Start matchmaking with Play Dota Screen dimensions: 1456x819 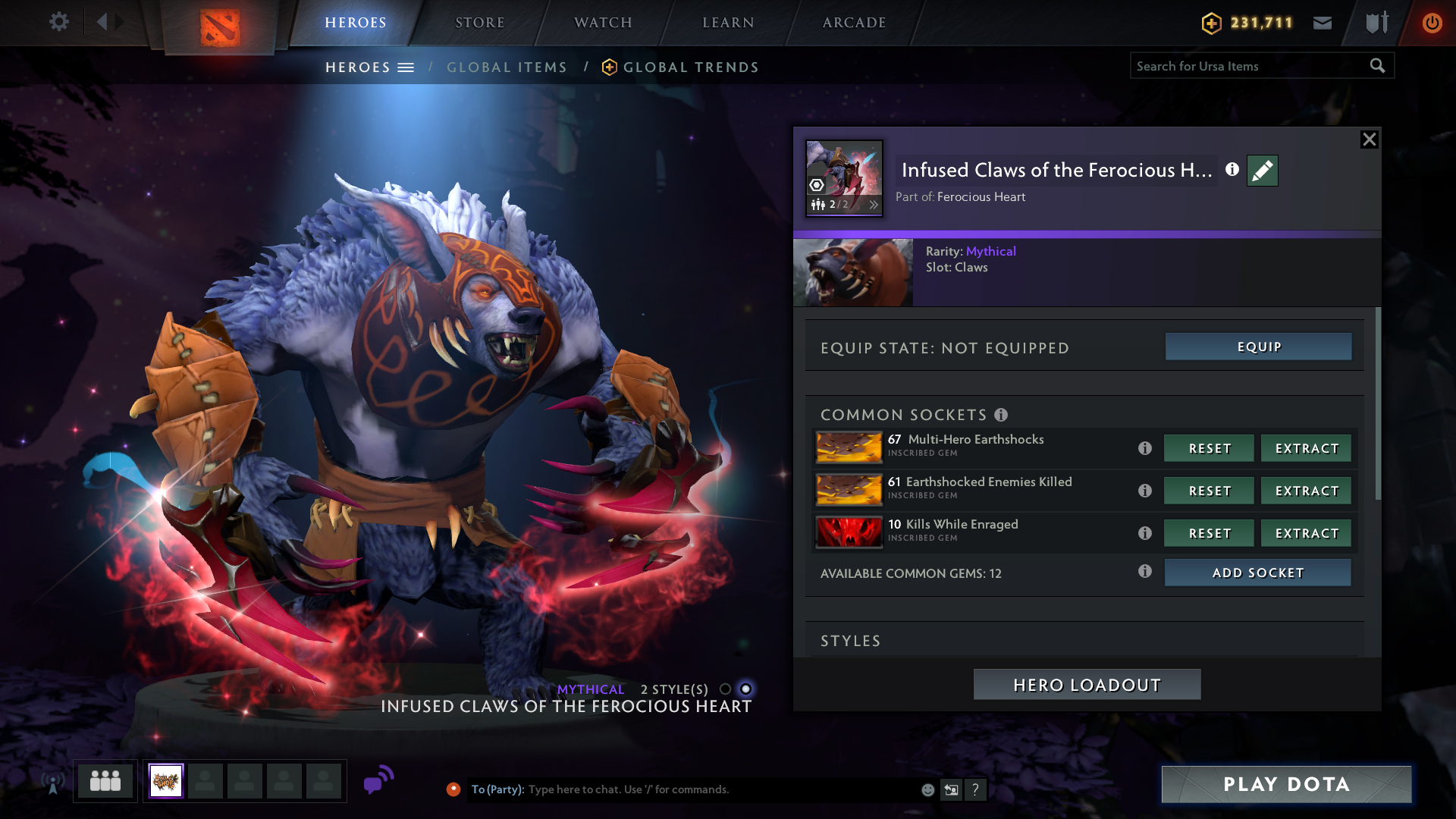click(1286, 784)
